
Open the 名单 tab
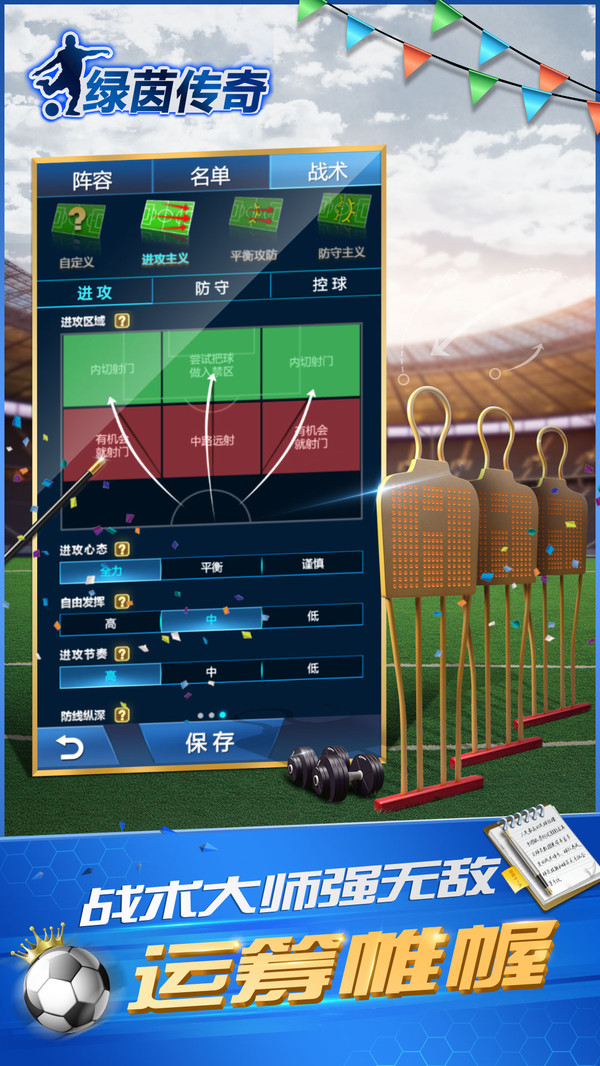(210, 176)
